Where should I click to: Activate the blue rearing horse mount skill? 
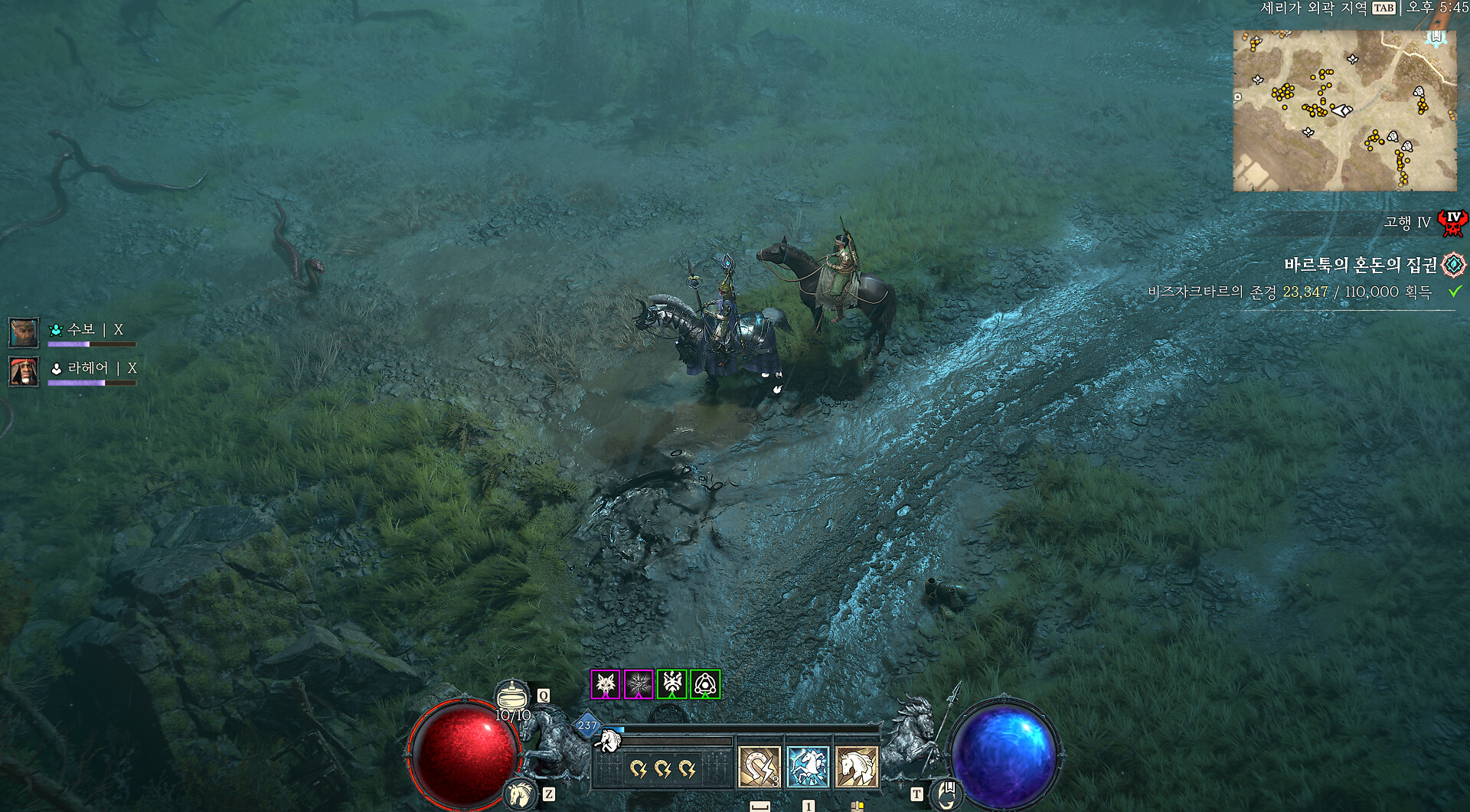pyautogui.click(x=808, y=767)
